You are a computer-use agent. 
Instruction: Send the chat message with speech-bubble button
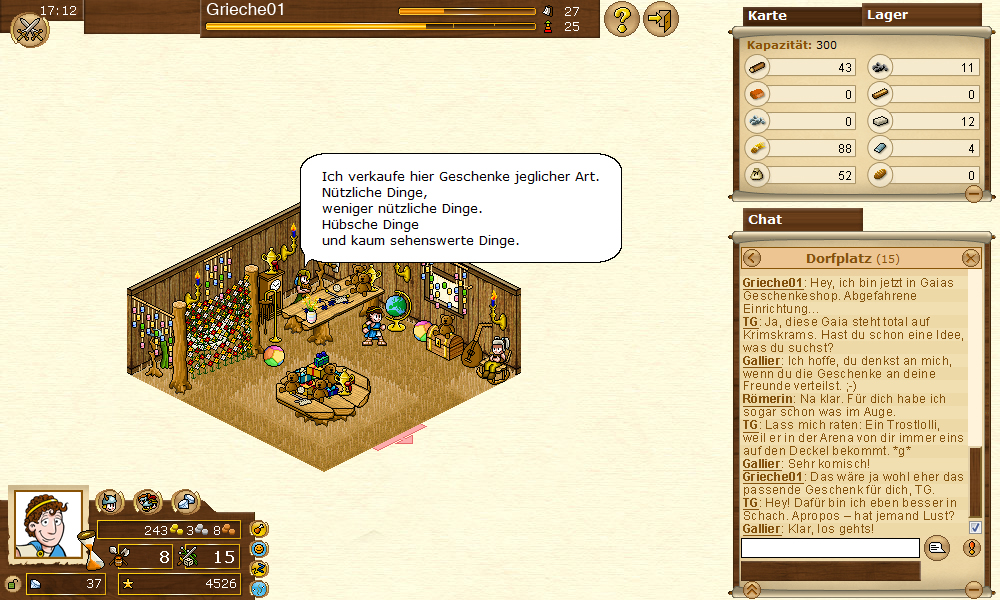pyautogui.click(x=937, y=547)
